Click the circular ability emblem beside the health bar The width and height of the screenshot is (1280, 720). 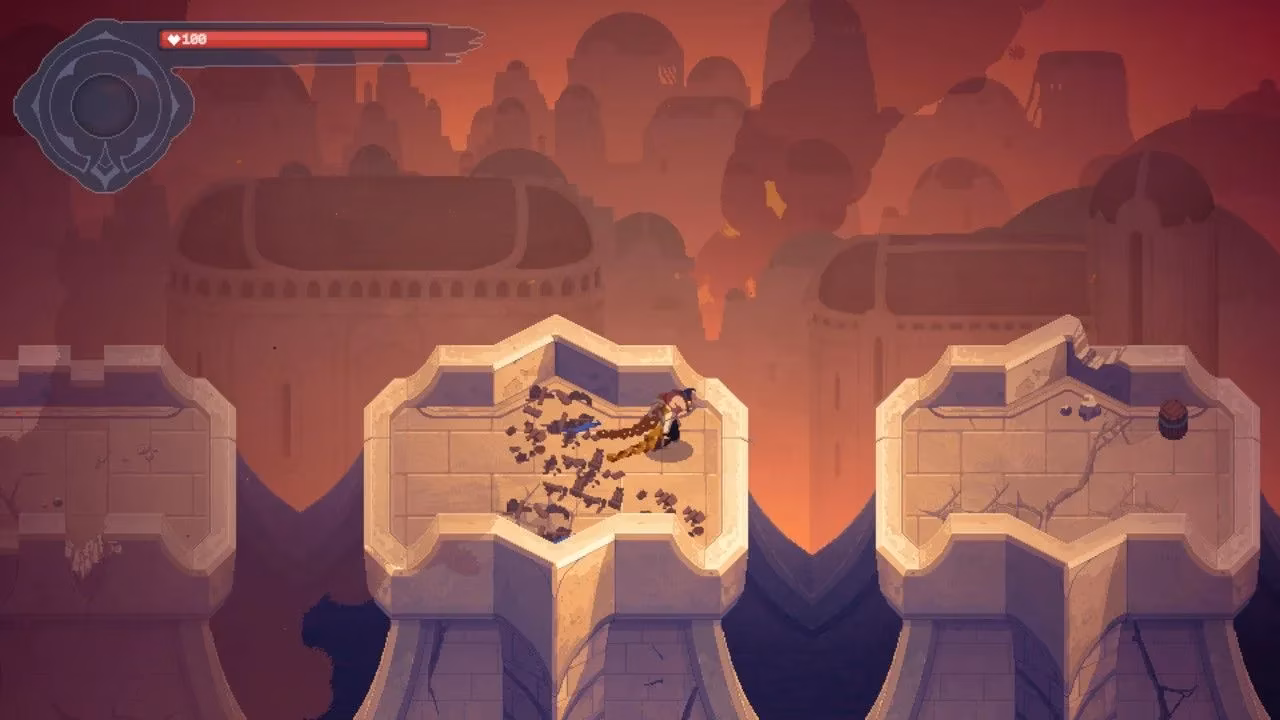pyautogui.click(x=104, y=102)
